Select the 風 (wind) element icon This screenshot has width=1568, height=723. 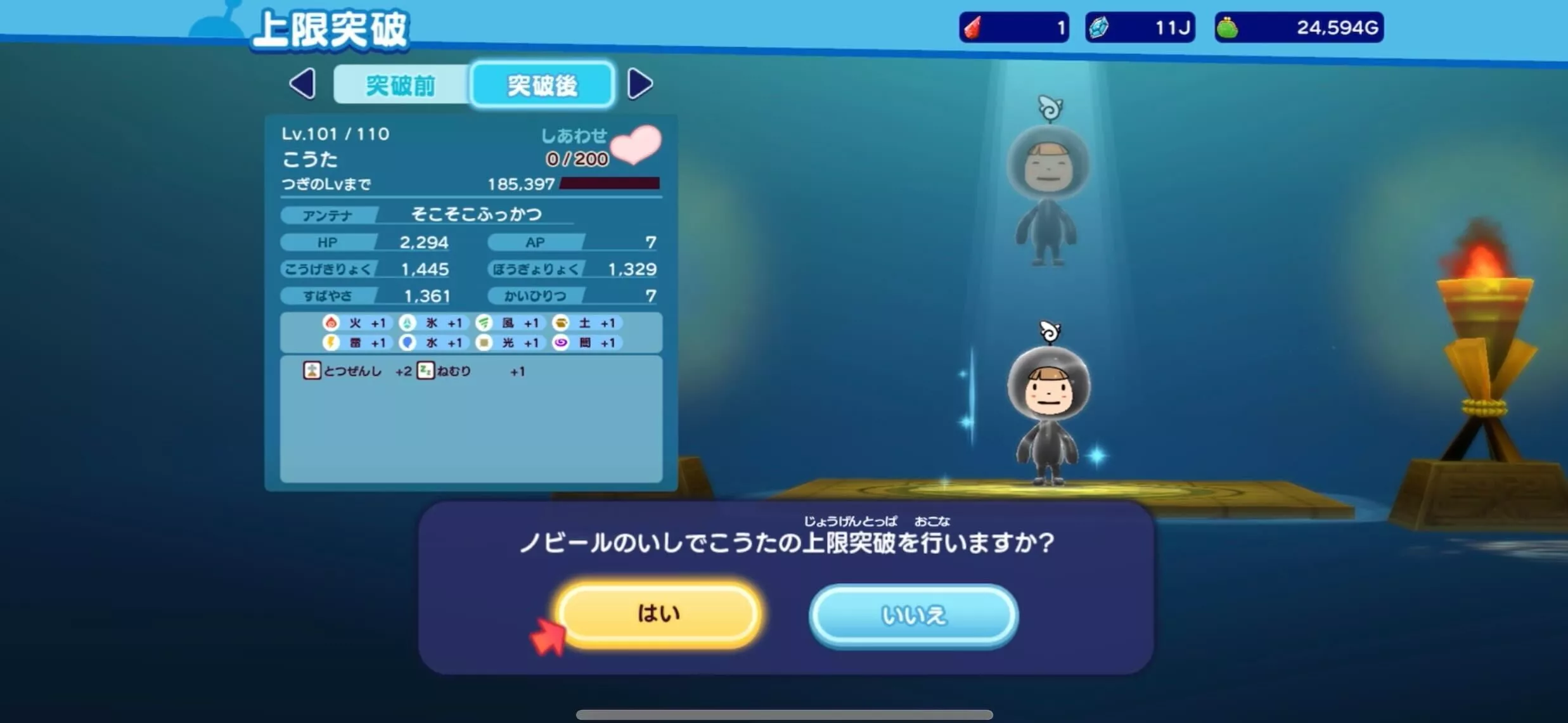pyautogui.click(x=485, y=323)
